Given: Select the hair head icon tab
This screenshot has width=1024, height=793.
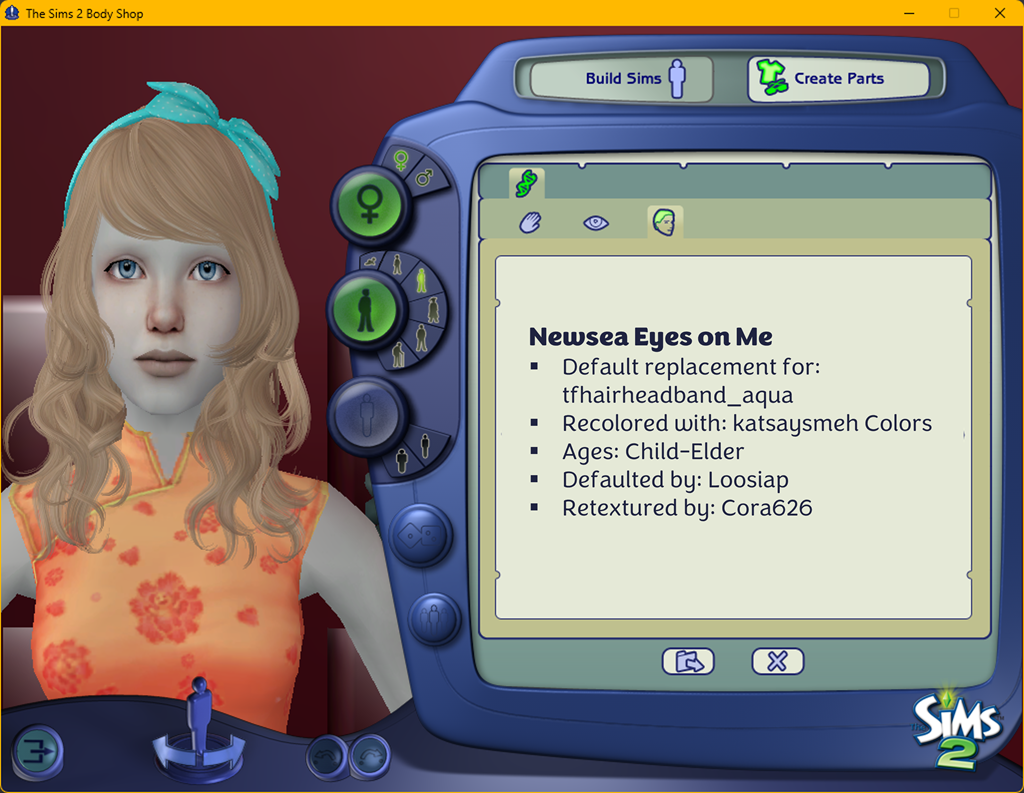Looking at the screenshot, I should [664, 222].
